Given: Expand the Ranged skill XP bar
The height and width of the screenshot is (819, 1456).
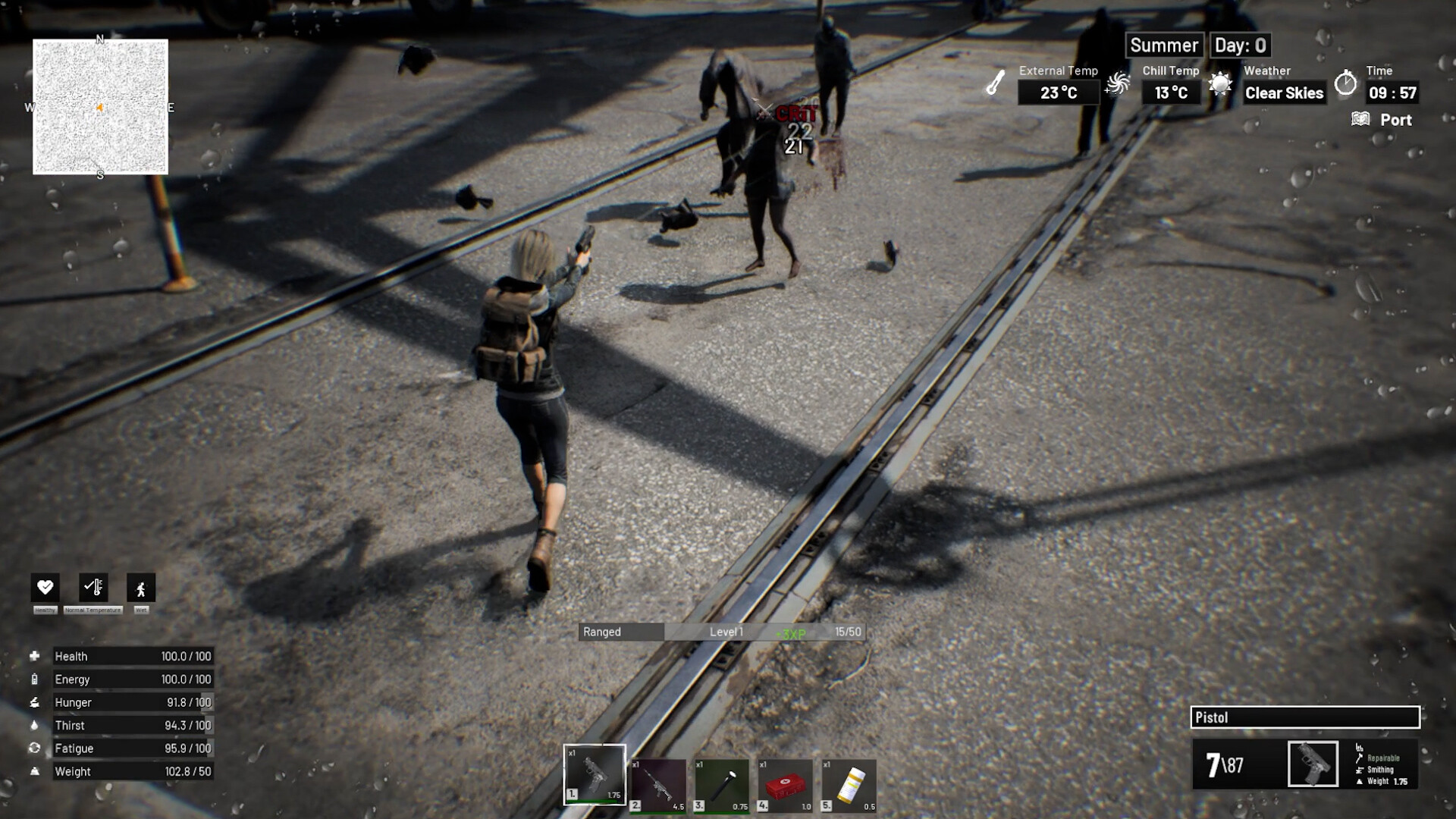Looking at the screenshot, I should click(720, 632).
